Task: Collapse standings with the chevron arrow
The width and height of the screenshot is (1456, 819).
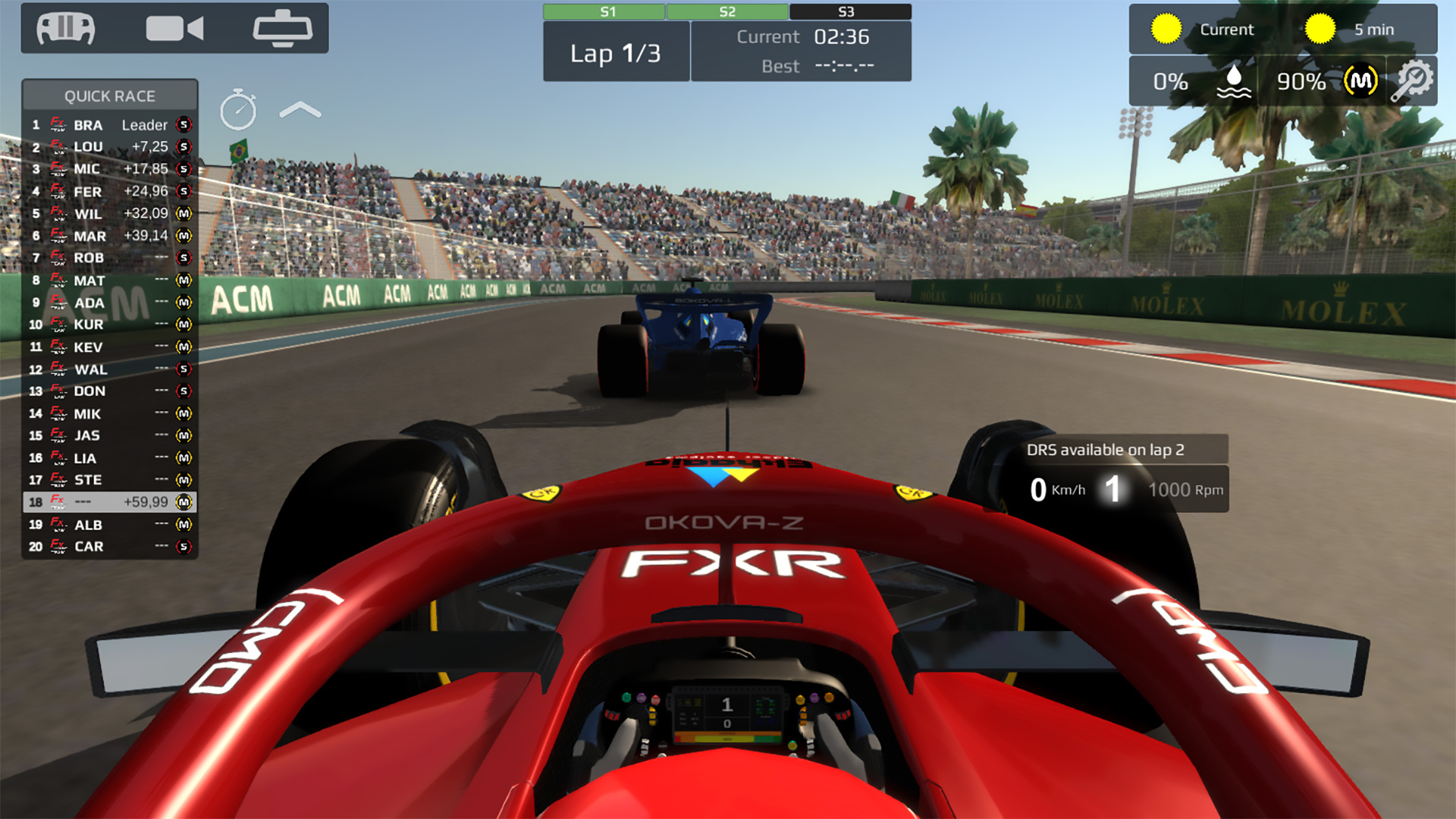Action: tap(299, 108)
